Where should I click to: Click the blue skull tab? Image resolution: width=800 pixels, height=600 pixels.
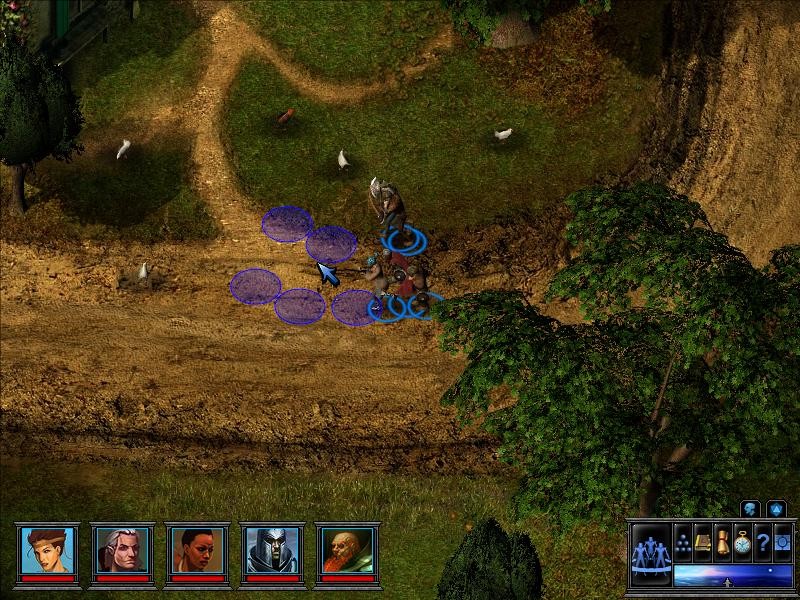point(750,510)
